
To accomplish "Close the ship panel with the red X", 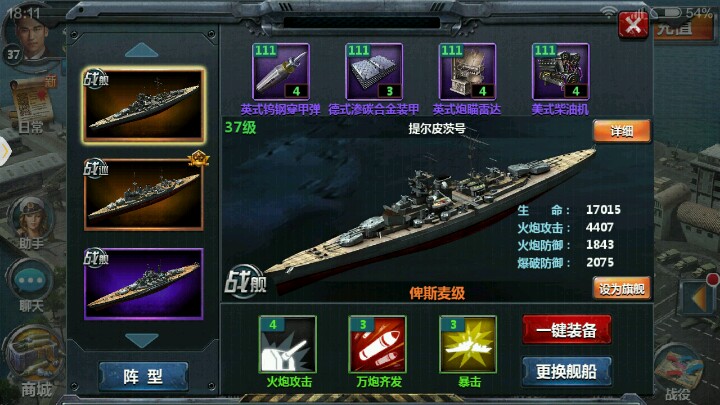I will tap(630, 24).
